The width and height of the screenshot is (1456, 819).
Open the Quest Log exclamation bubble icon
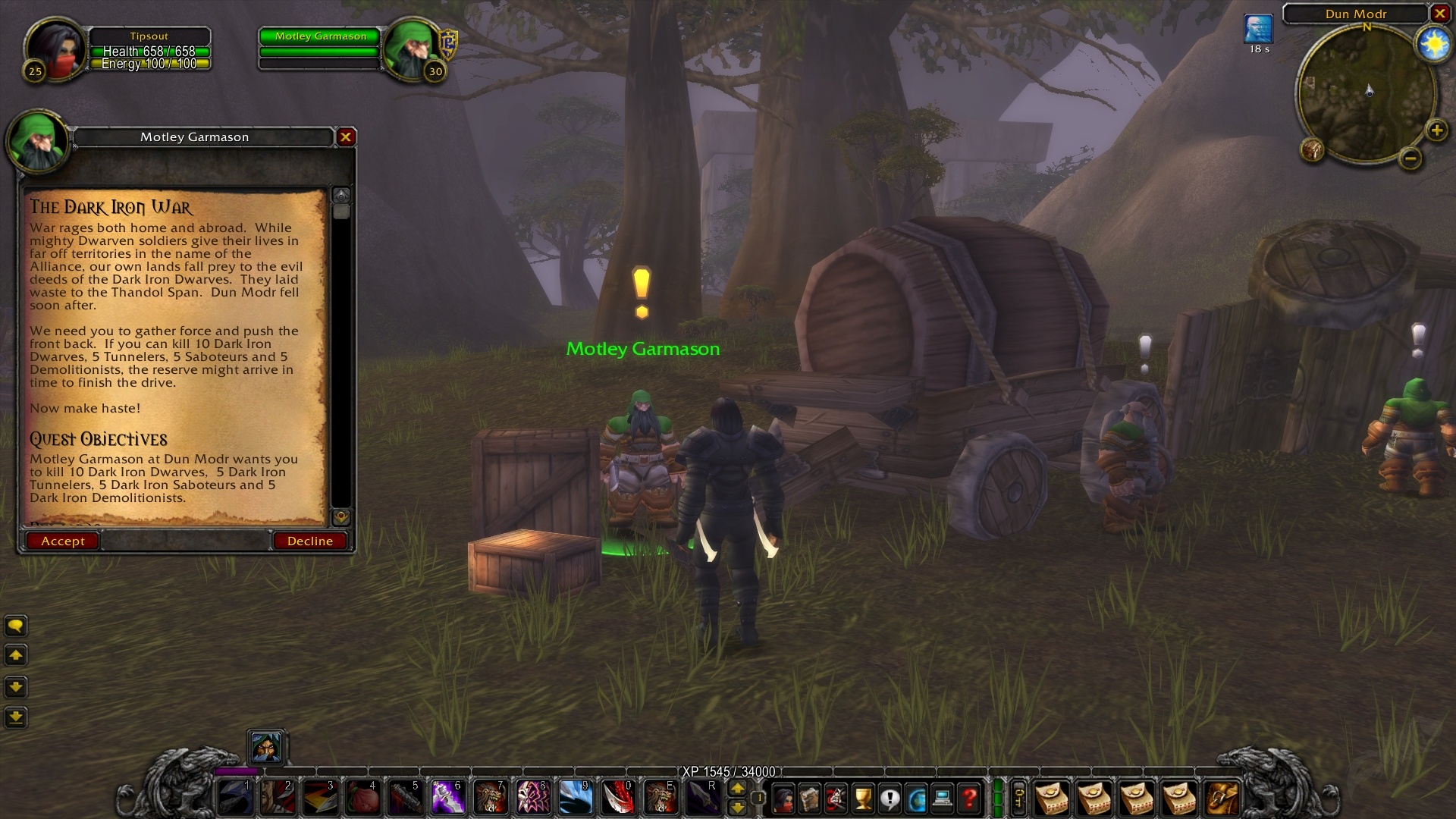pos(889,798)
